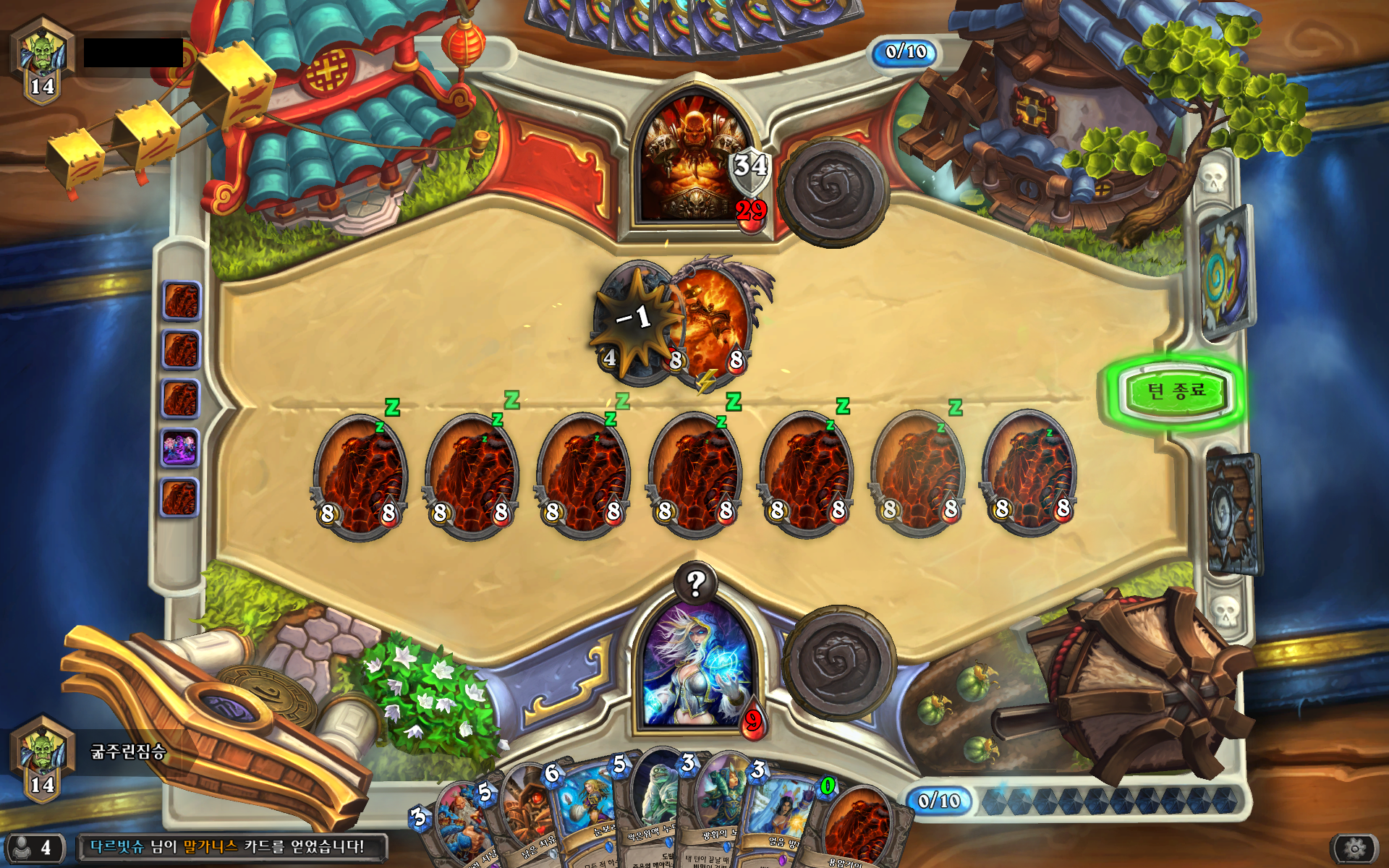Click Jaina's used hero power button
1389x868 pixels.
click(x=839, y=662)
